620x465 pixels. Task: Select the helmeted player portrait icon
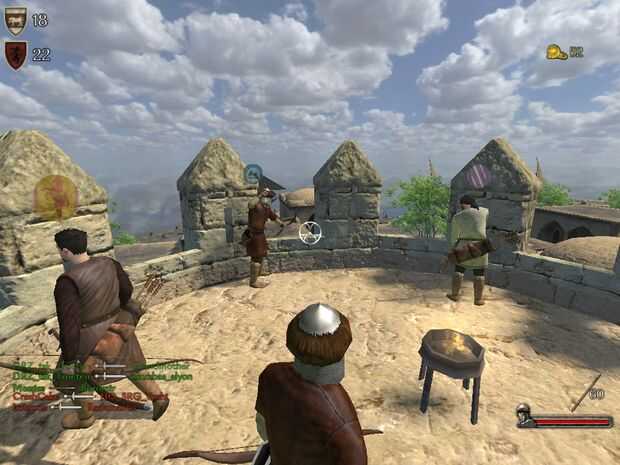pos(524,414)
